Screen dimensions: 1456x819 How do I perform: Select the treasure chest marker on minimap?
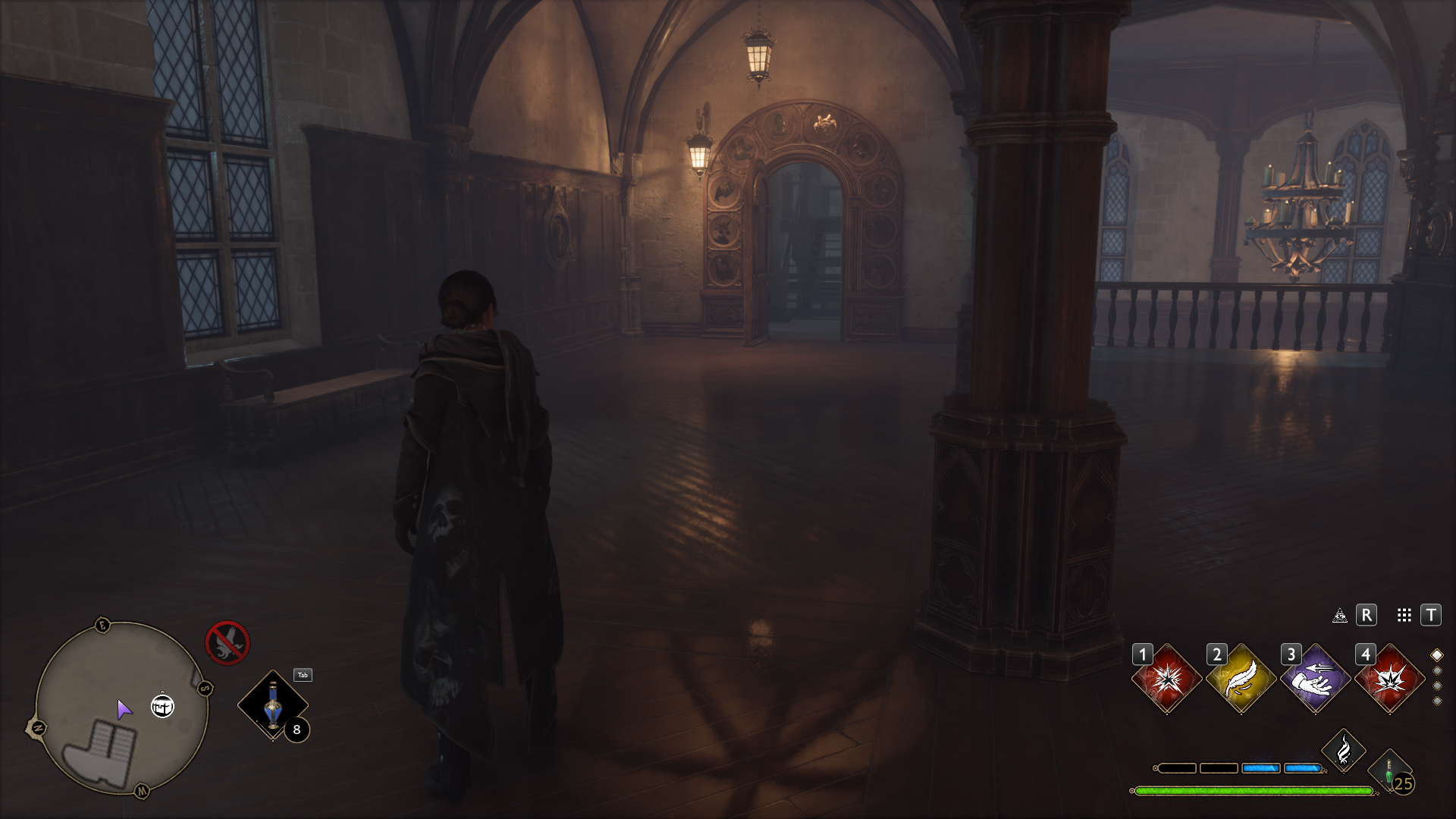click(x=162, y=706)
